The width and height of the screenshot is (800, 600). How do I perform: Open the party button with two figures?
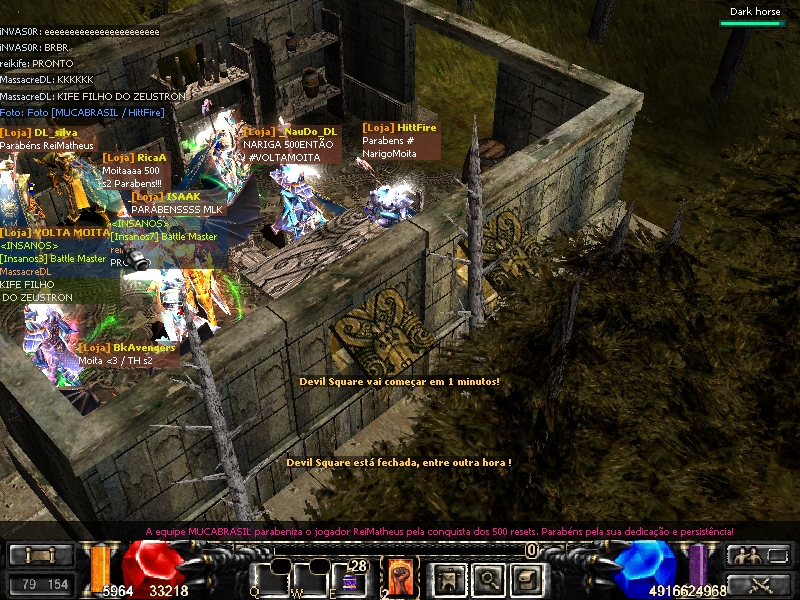point(746,556)
